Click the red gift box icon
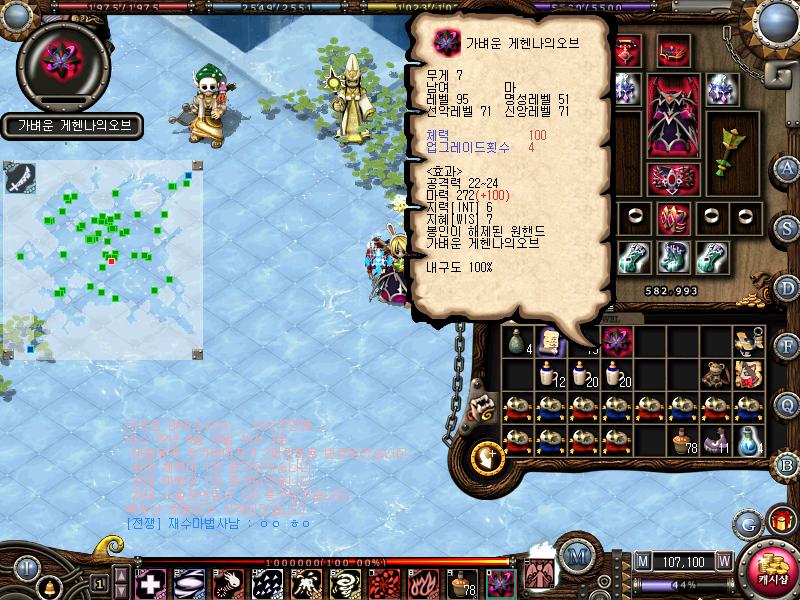 tap(780, 520)
